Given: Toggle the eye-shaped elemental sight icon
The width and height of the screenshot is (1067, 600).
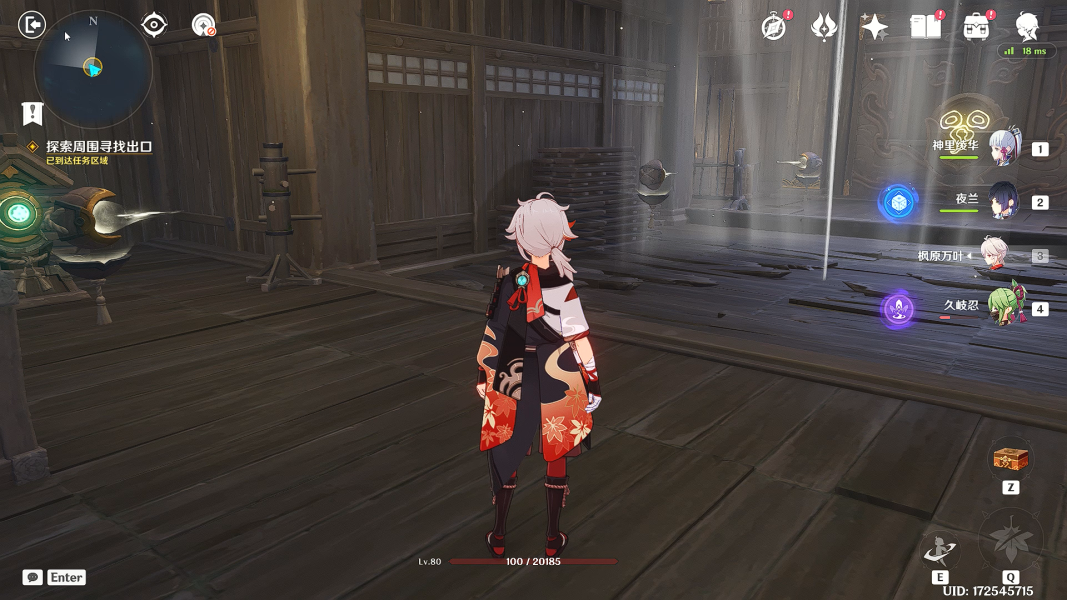Looking at the screenshot, I should 154,25.
